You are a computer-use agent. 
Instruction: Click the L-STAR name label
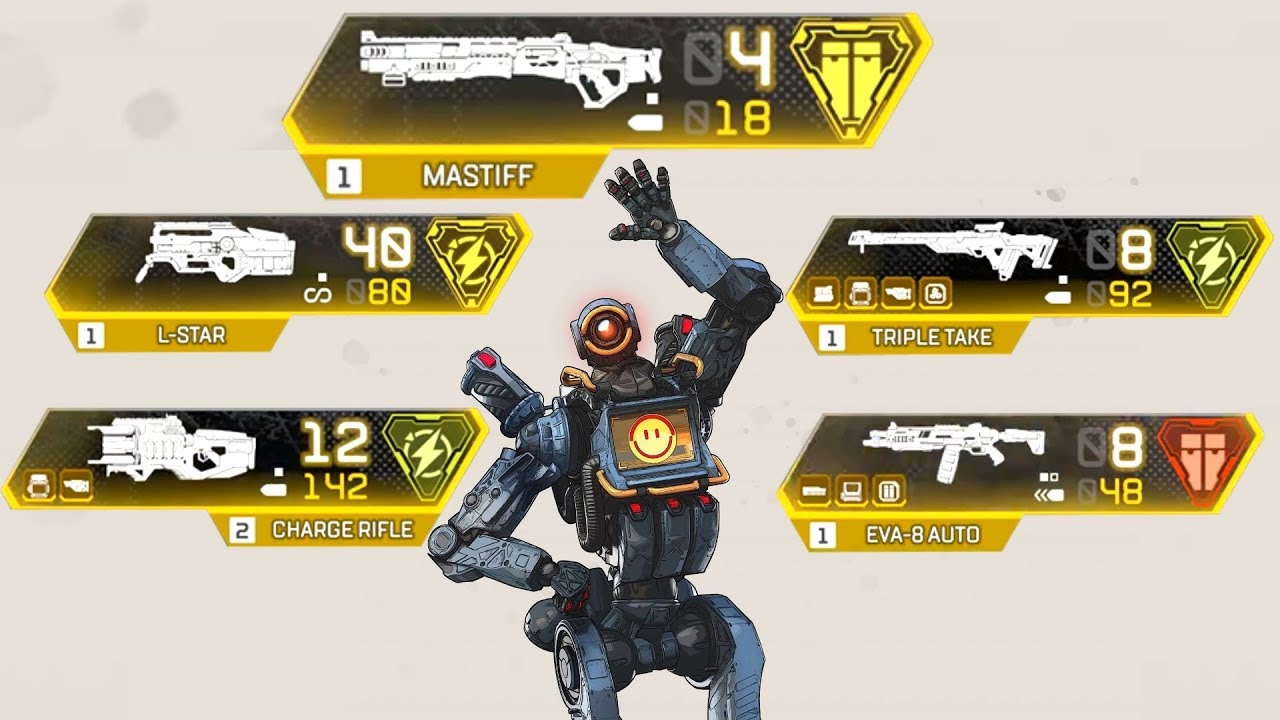coord(191,335)
